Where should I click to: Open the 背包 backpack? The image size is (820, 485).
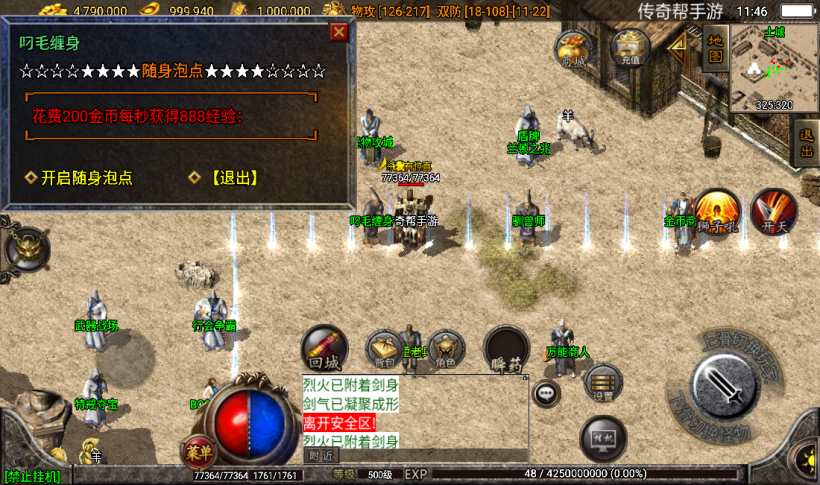coord(385,347)
